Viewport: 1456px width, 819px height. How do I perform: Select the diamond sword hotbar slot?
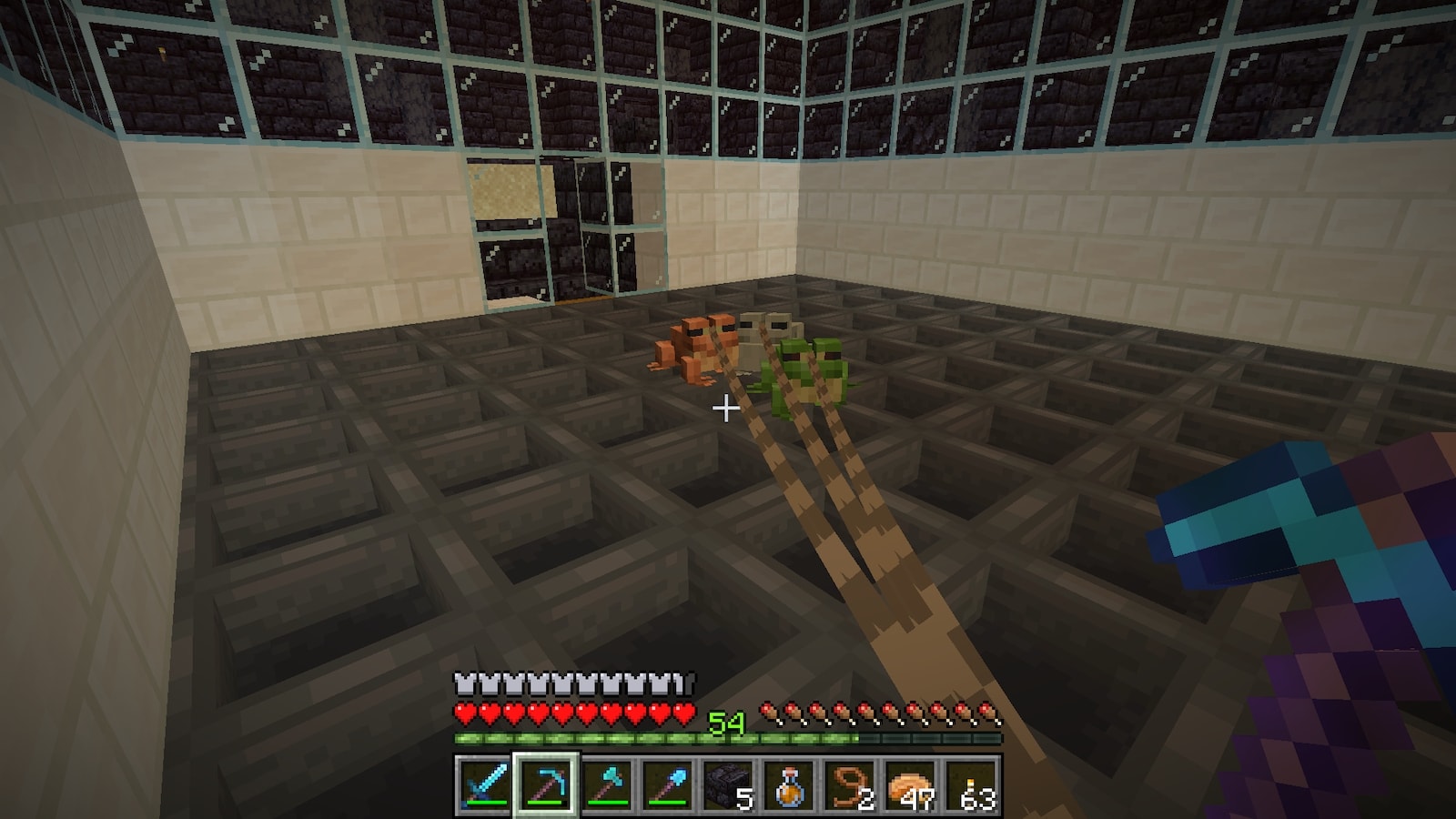click(x=483, y=784)
